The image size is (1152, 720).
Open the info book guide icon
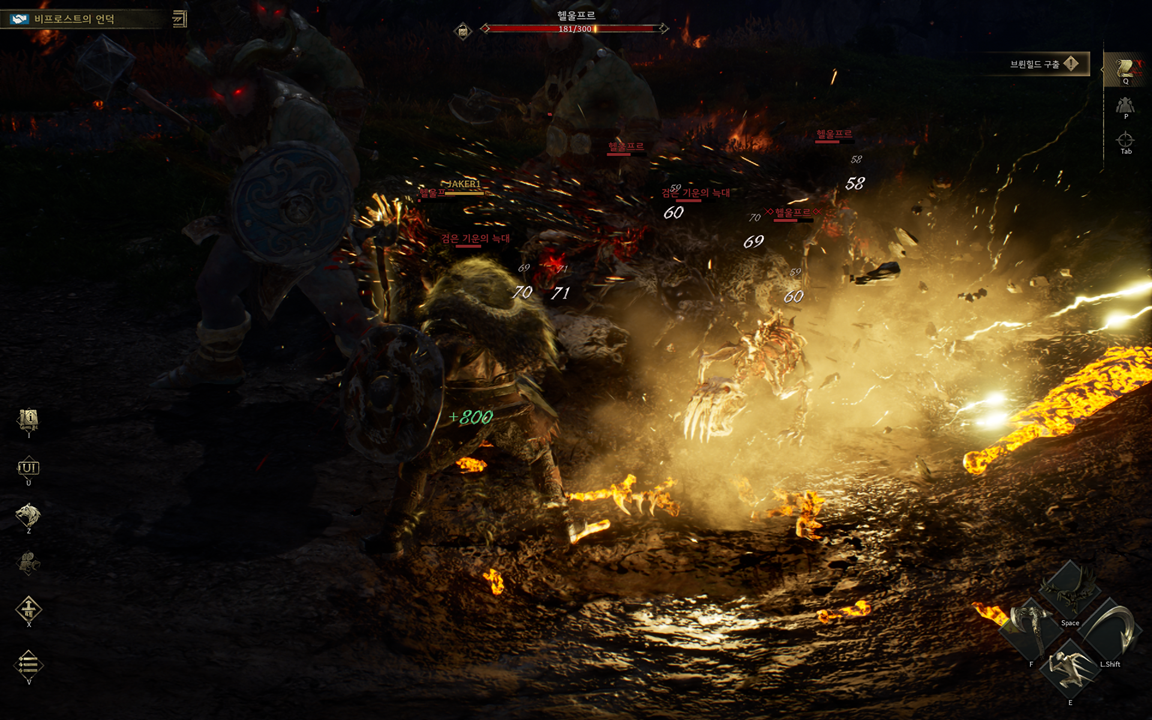point(29,420)
